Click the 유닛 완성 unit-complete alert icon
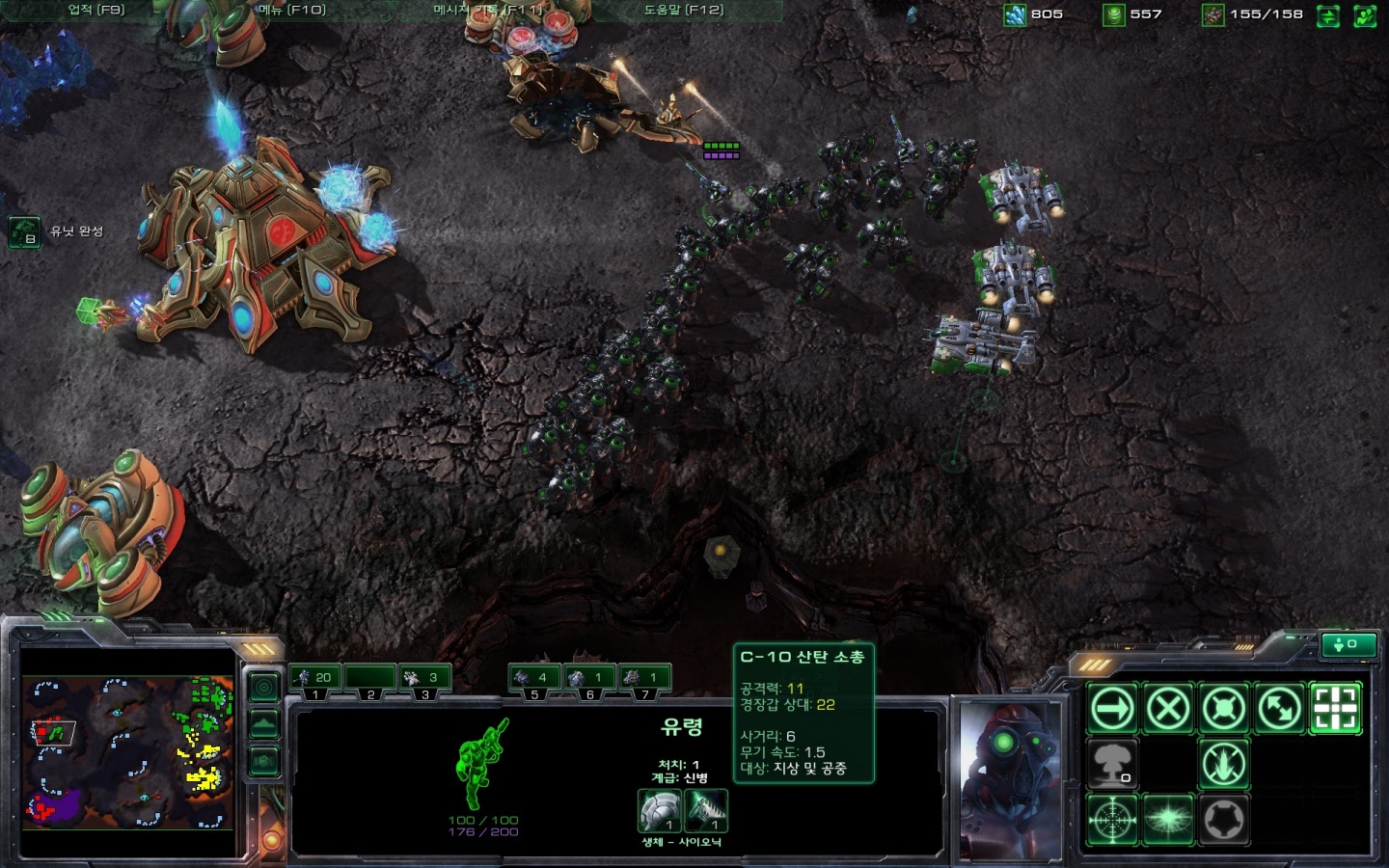The height and width of the screenshot is (868, 1389). click(x=24, y=231)
